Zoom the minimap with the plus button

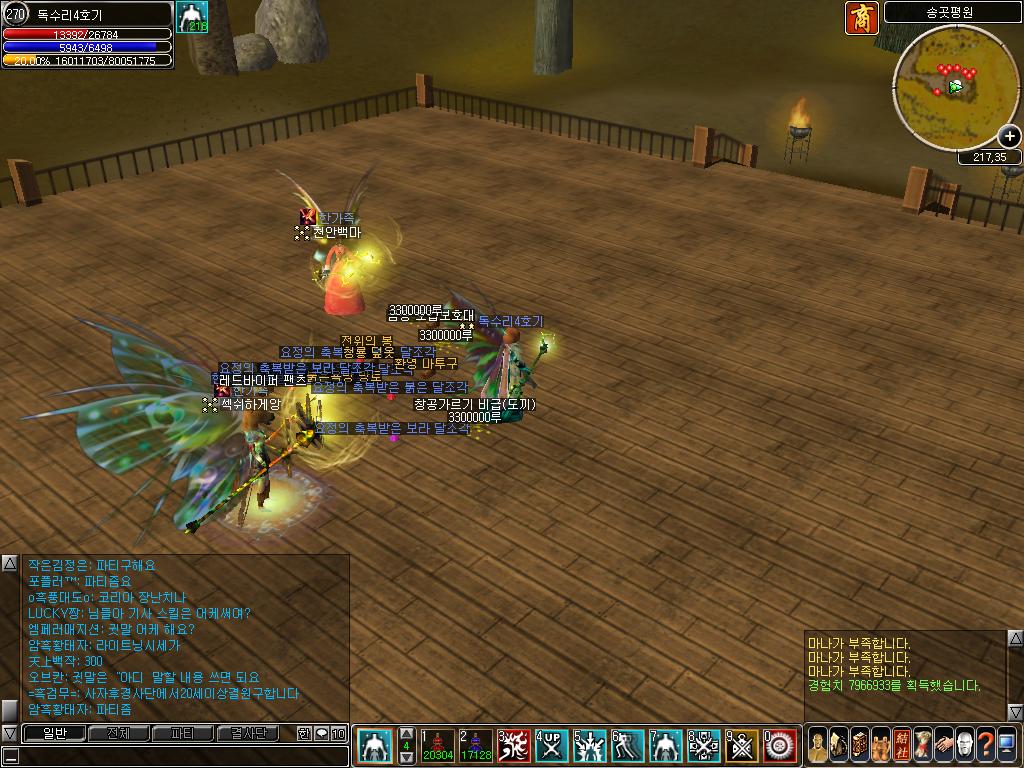pyautogui.click(x=1009, y=137)
